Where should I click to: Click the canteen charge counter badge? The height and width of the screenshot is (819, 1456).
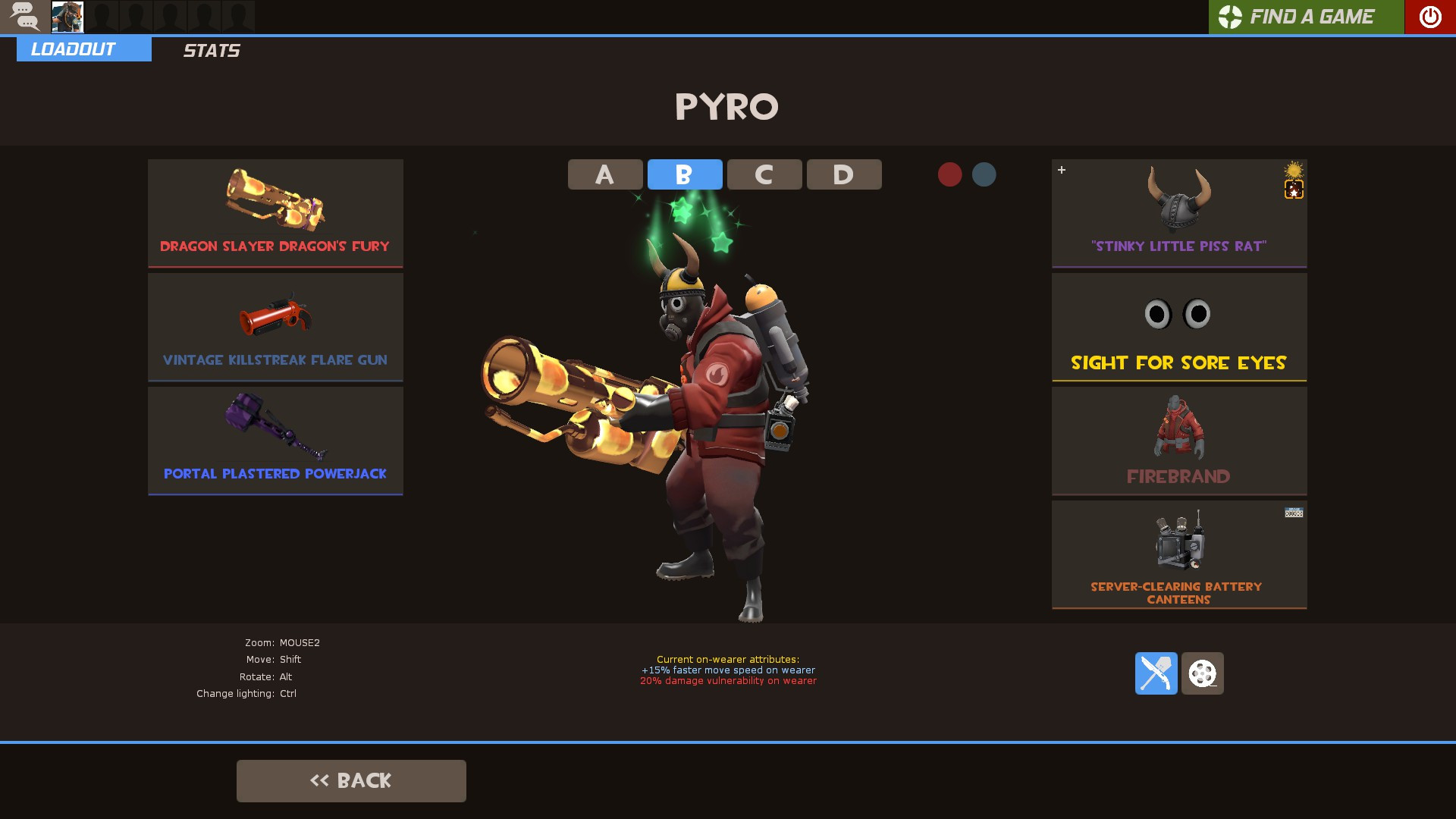pyautogui.click(x=1293, y=513)
